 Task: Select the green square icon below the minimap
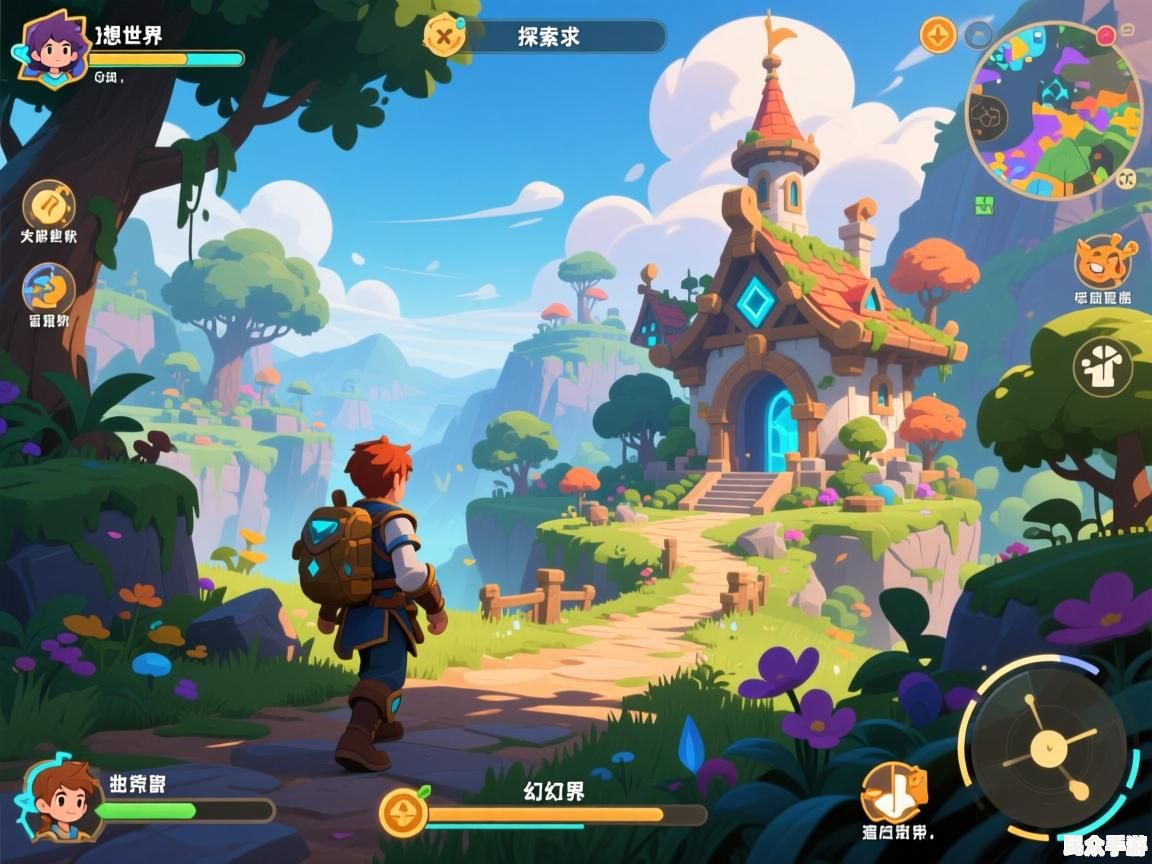point(984,205)
